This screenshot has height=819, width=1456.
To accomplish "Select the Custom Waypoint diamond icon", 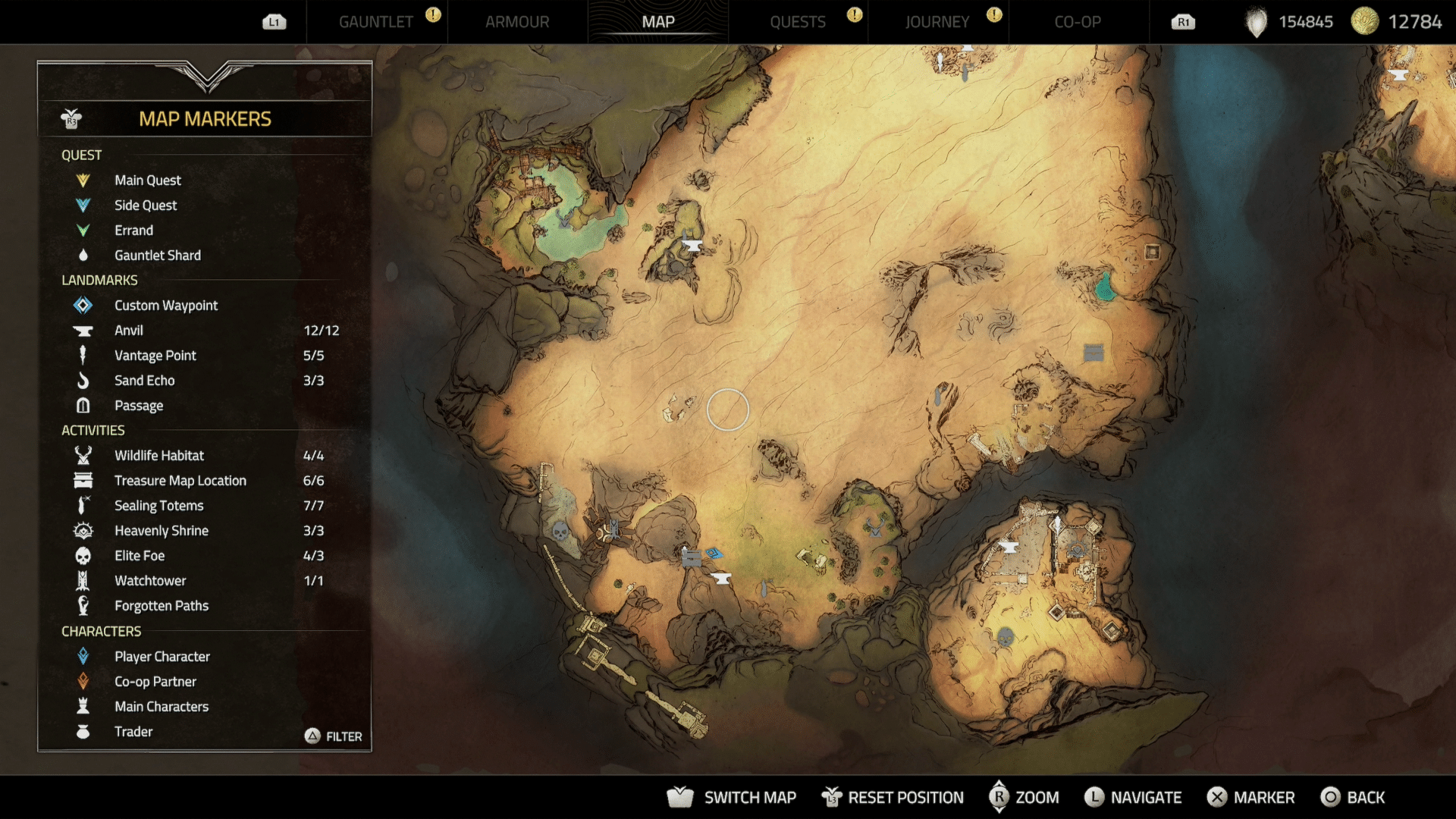I will point(83,305).
